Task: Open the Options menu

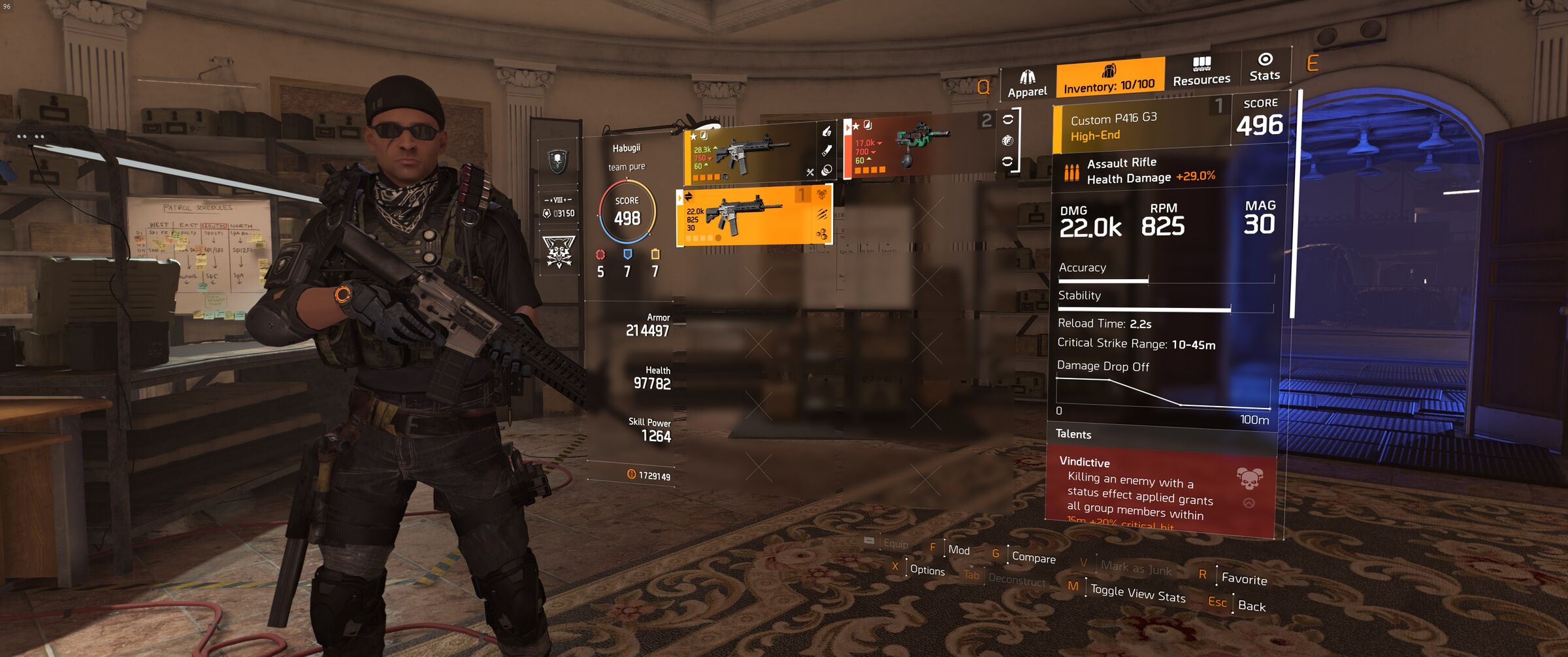Action: (926, 570)
